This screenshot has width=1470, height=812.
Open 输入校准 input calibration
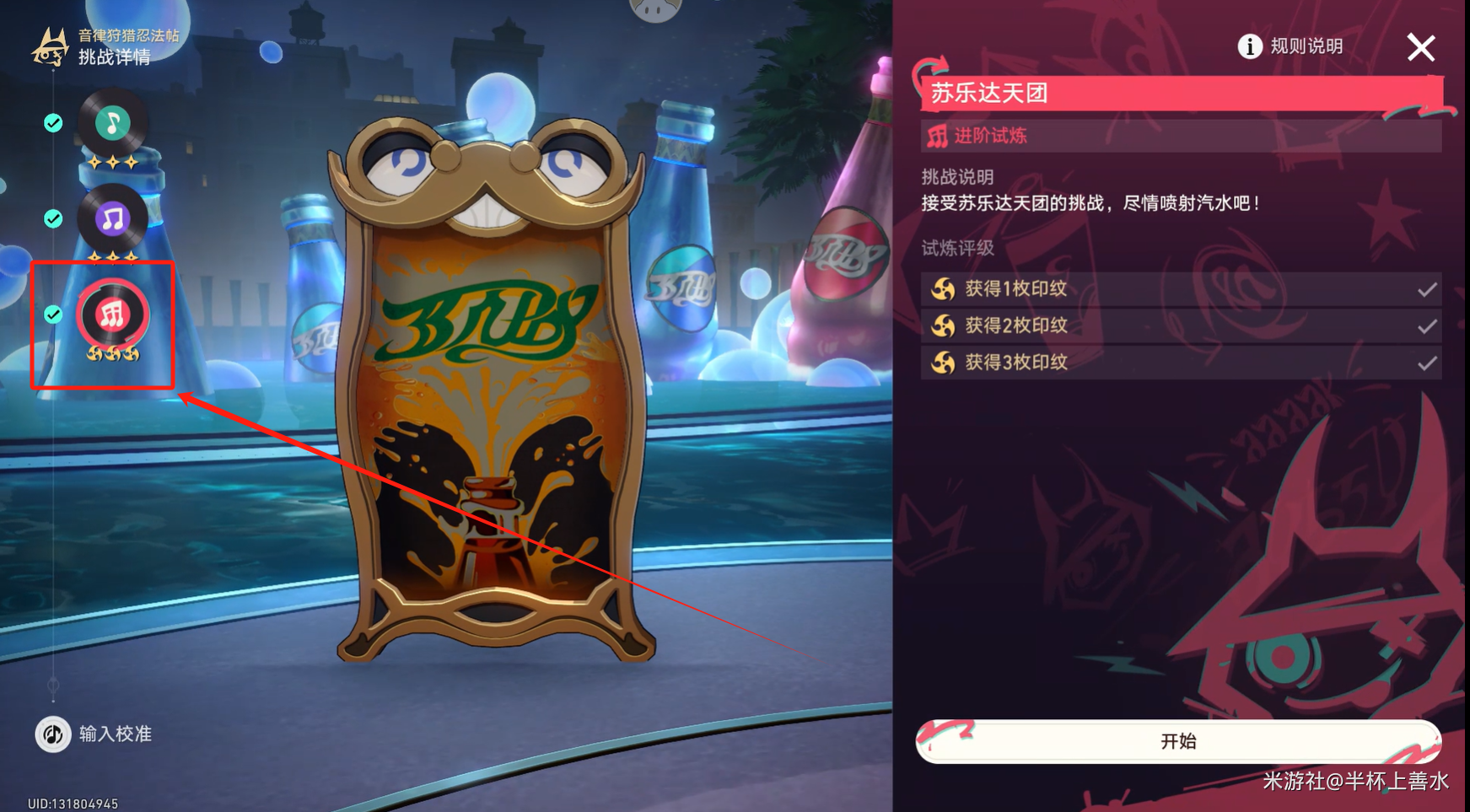click(x=94, y=734)
